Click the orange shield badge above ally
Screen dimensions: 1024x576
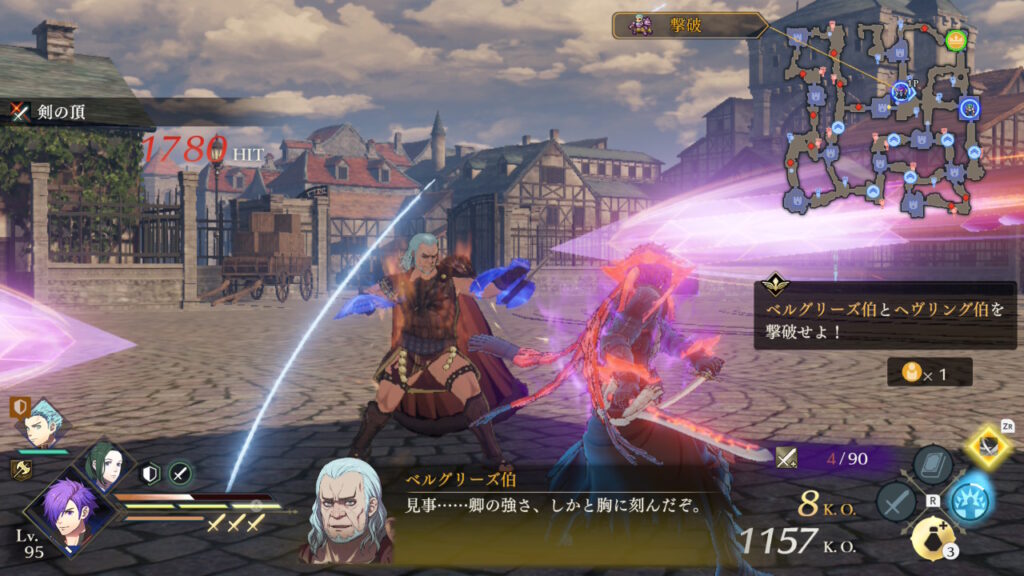click(x=20, y=407)
